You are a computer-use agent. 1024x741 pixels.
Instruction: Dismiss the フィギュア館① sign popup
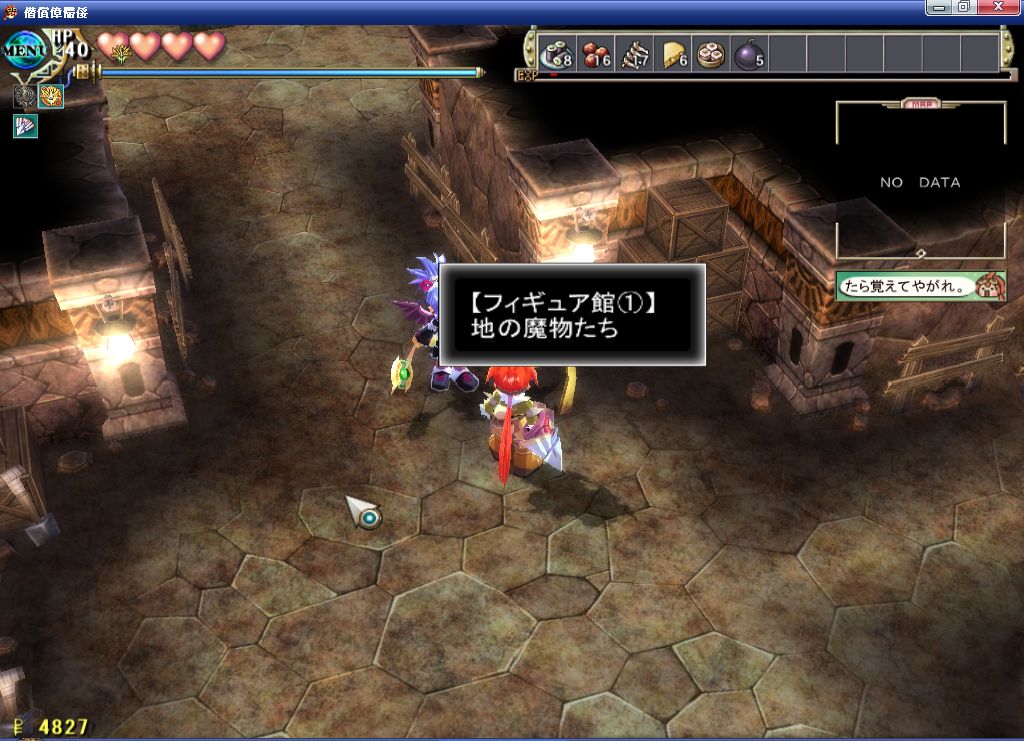[x=570, y=314]
